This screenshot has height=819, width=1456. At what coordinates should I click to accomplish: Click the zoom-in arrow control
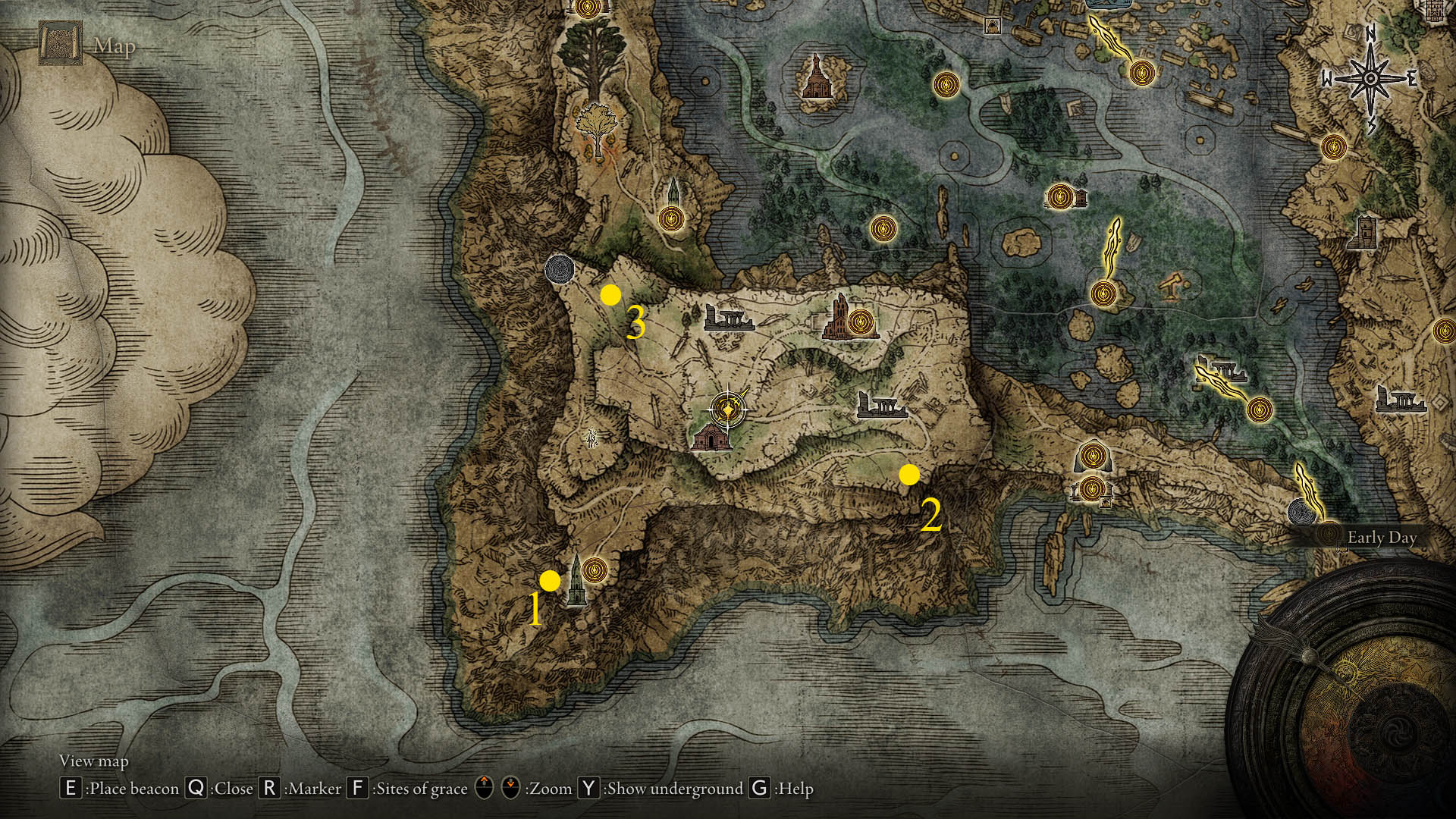pyautogui.click(x=483, y=789)
